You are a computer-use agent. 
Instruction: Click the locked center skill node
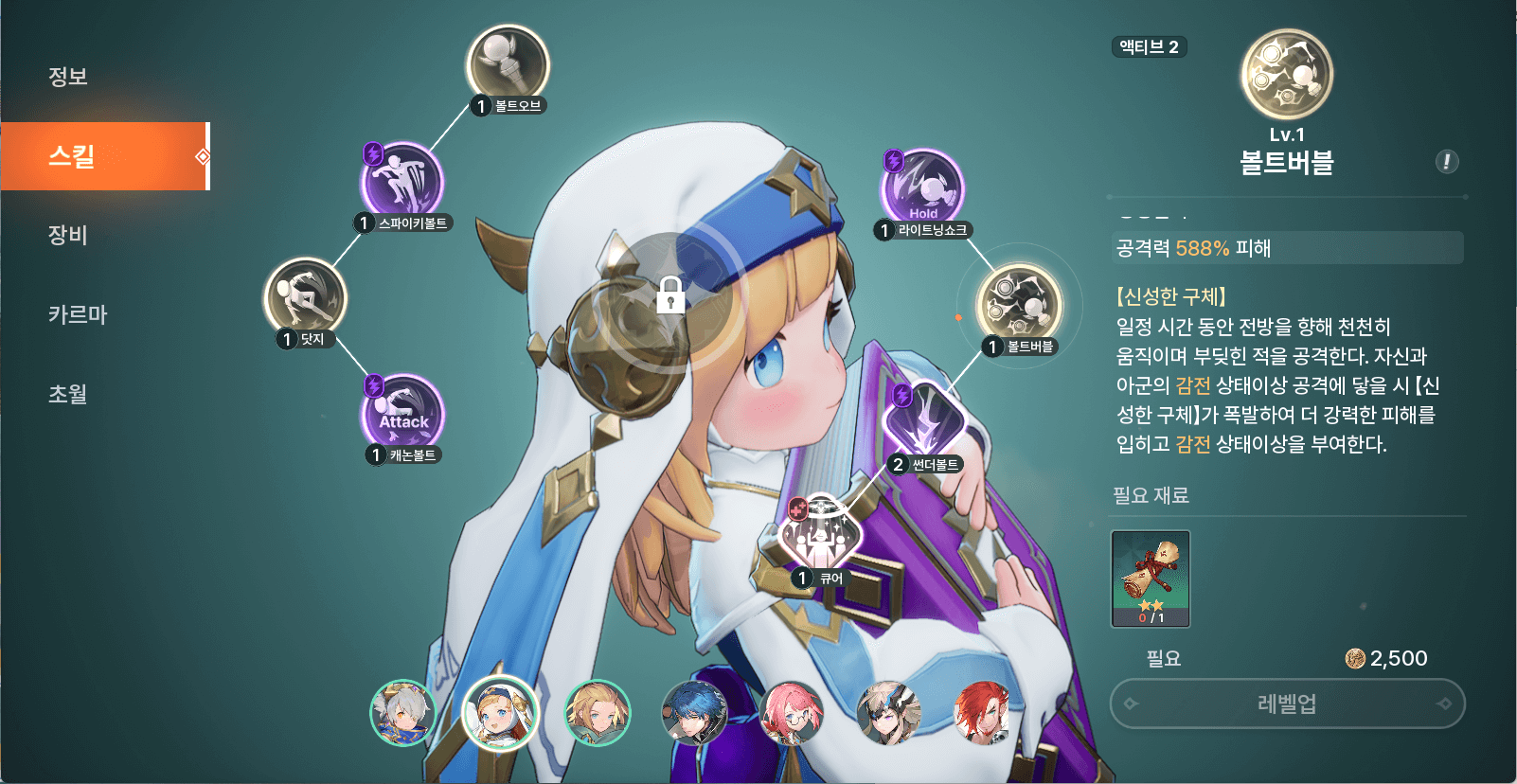(670, 295)
